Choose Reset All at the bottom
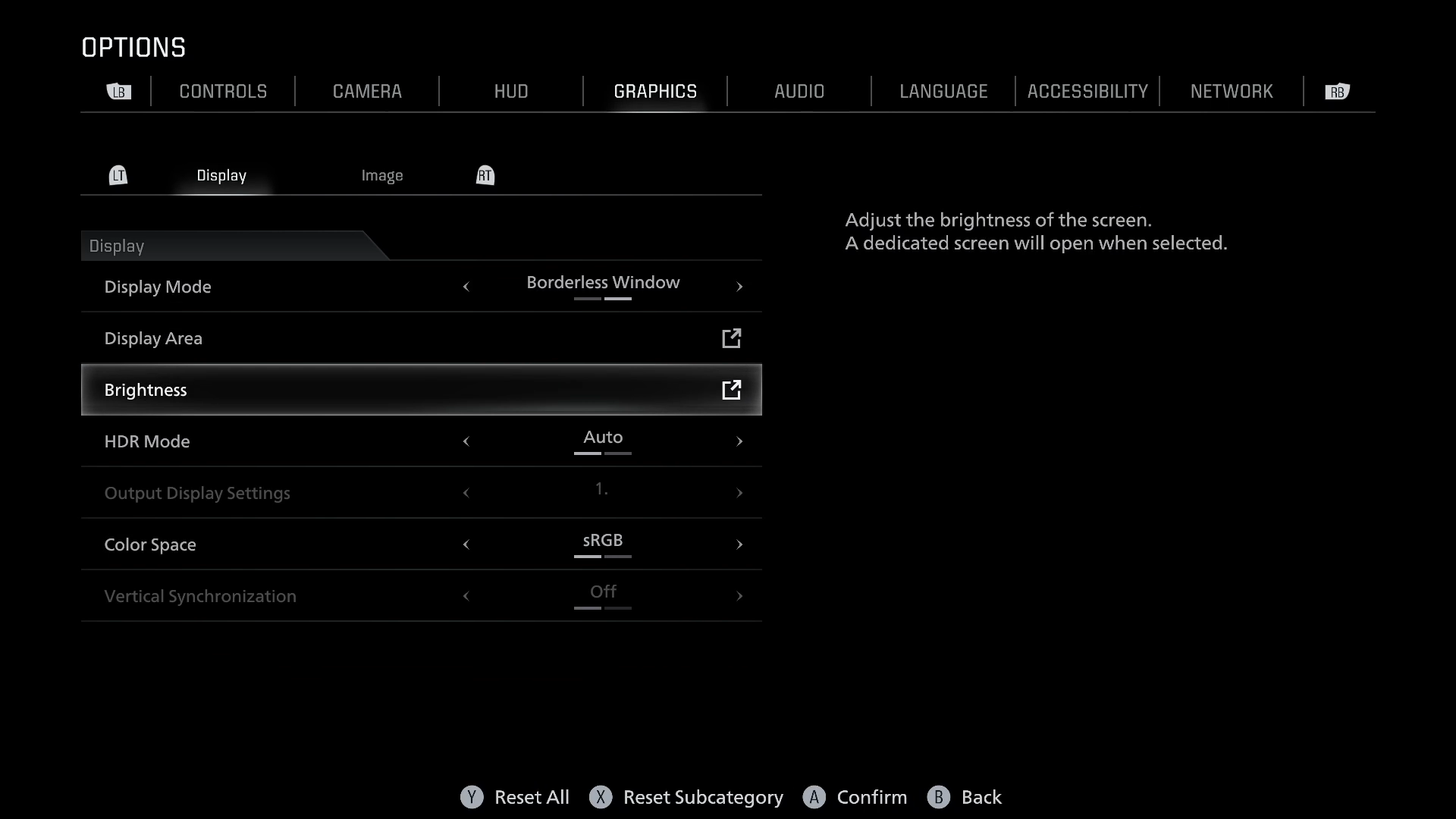 [x=516, y=797]
